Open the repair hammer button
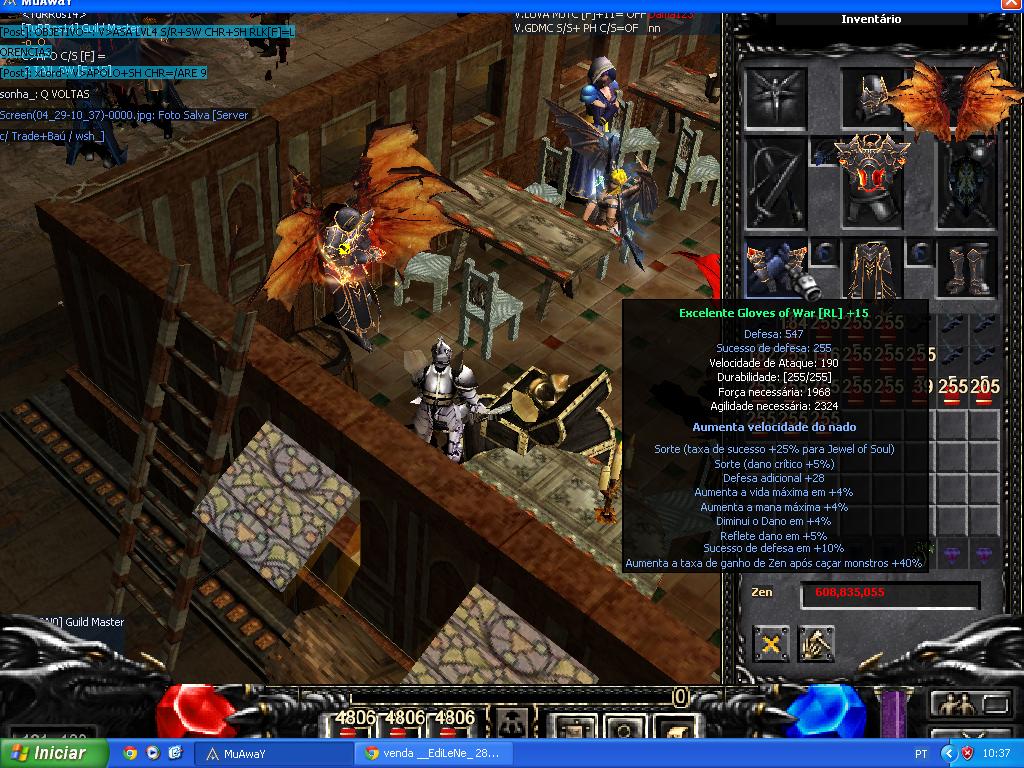1024x768 pixels. click(x=817, y=645)
